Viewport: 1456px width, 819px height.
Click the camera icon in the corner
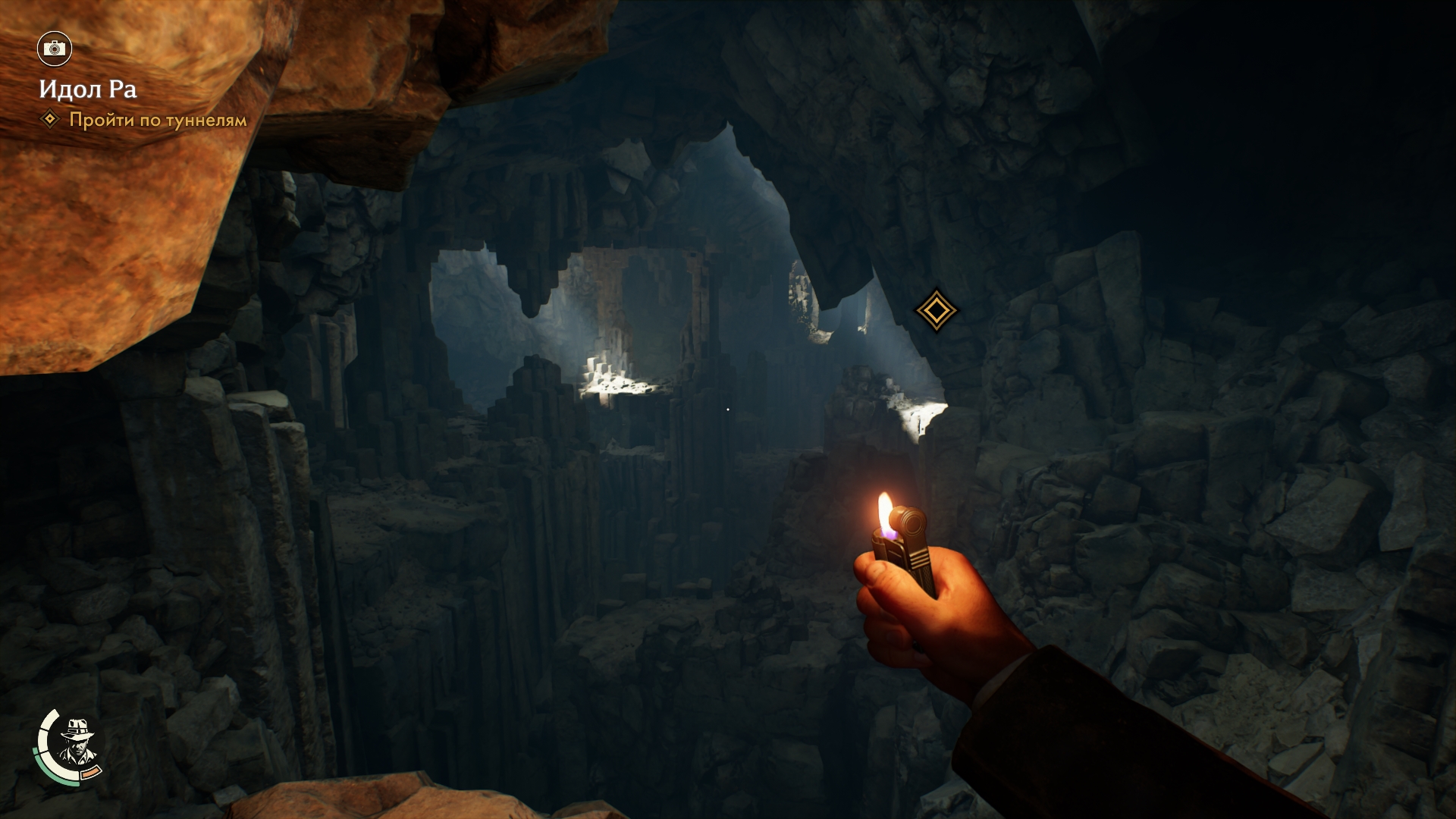click(54, 49)
